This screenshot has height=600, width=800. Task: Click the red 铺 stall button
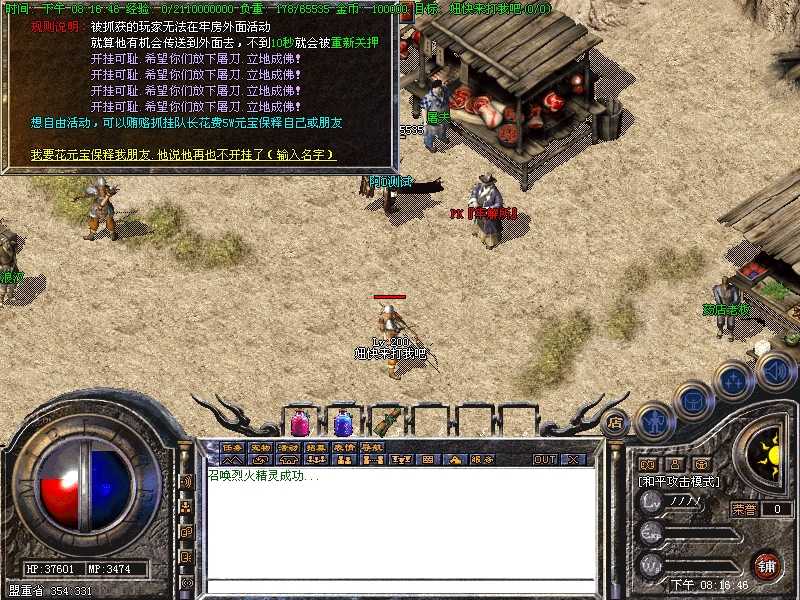coord(767,565)
